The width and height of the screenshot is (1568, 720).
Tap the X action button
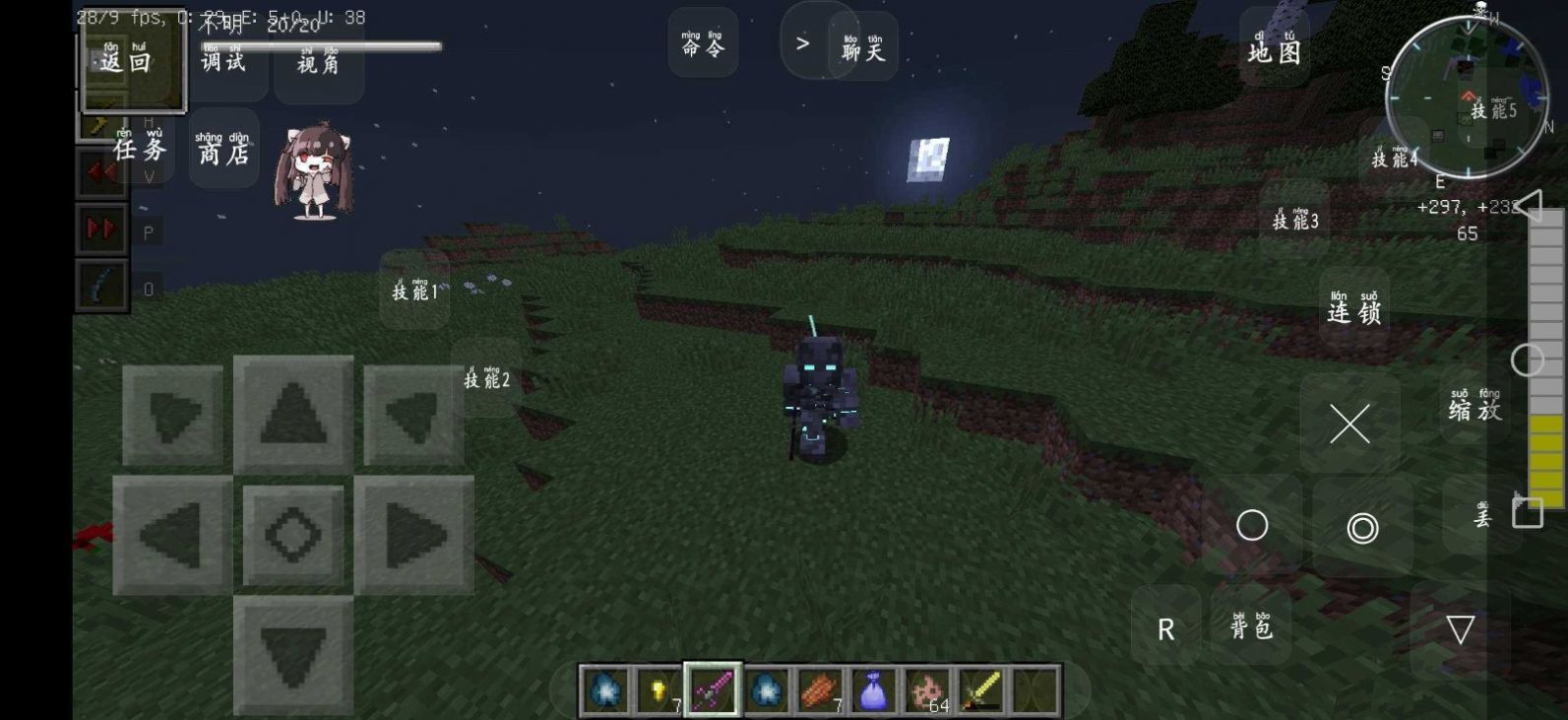[x=1349, y=425]
